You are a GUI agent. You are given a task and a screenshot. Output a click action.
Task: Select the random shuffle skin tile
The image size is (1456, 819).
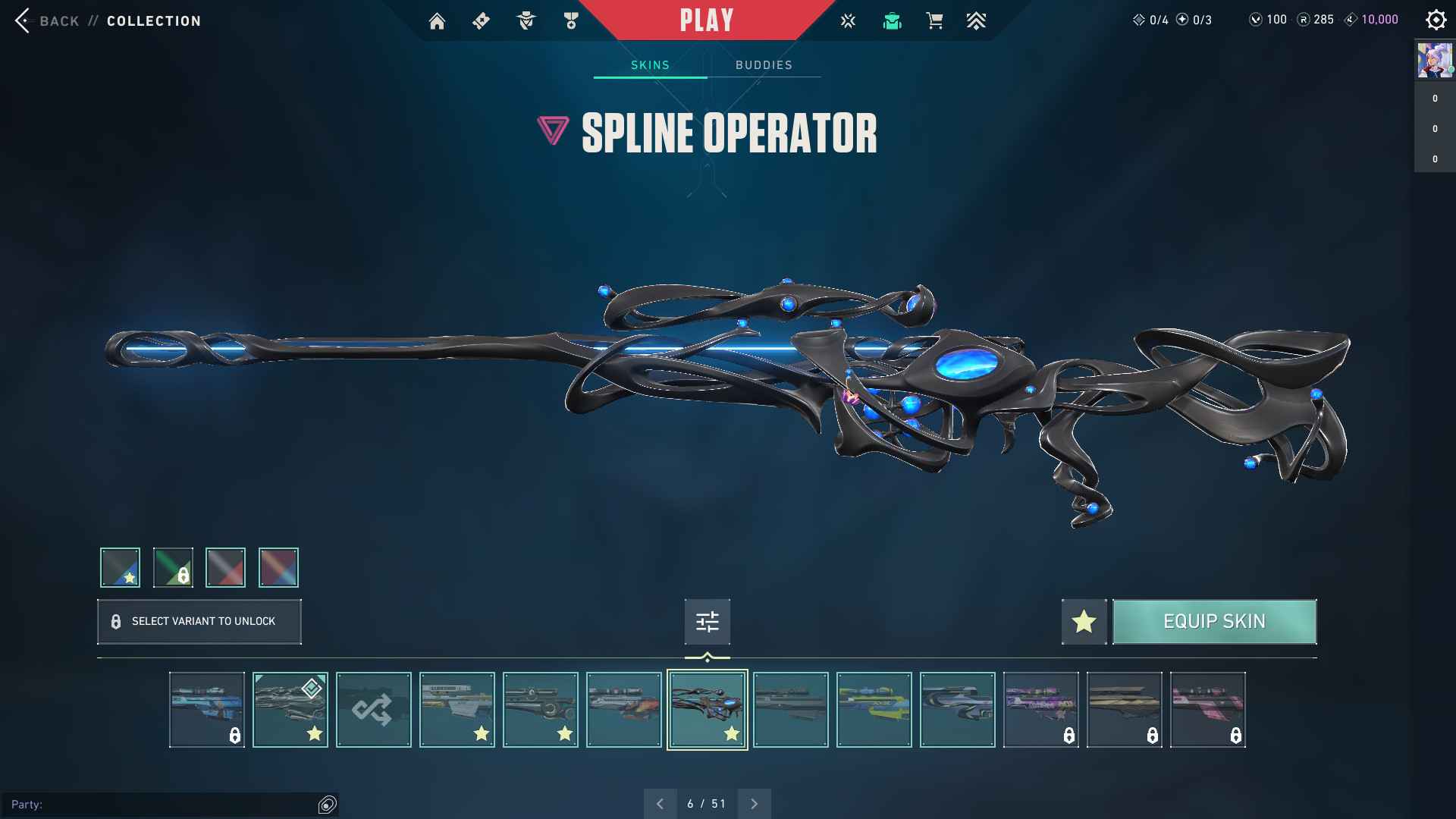[x=373, y=710]
